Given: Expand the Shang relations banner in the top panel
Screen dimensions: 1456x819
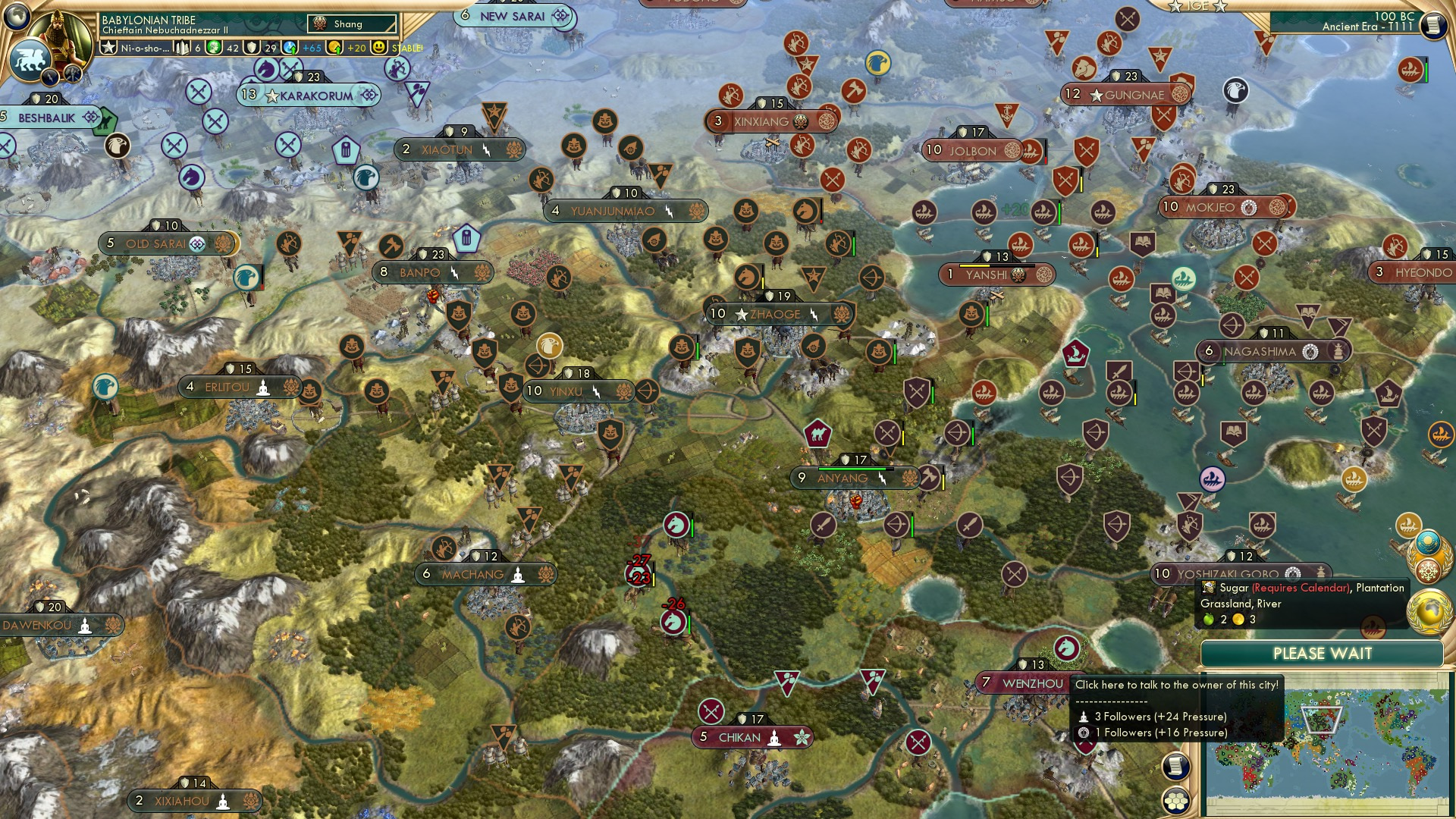Looking at the screenshot, I should pos(353,24).
